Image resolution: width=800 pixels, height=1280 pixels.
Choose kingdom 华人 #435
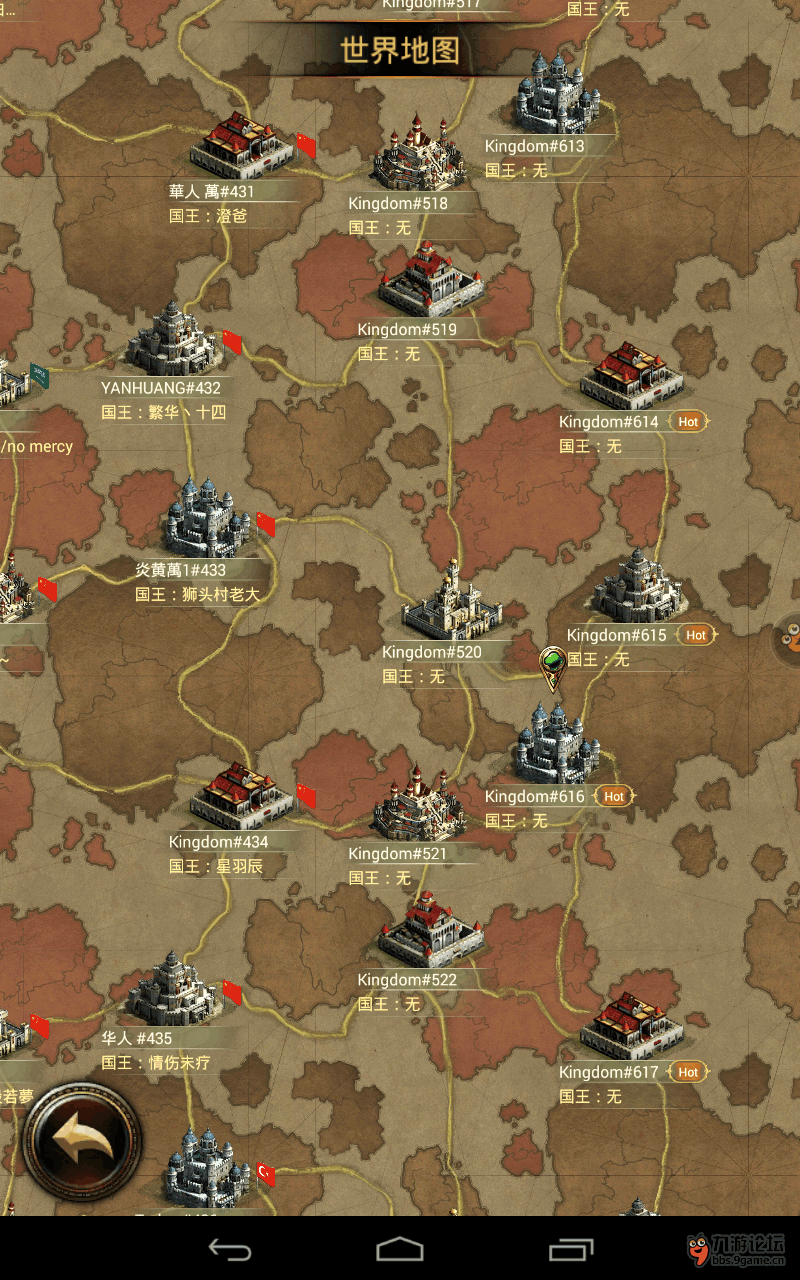(x=172, y=989)
